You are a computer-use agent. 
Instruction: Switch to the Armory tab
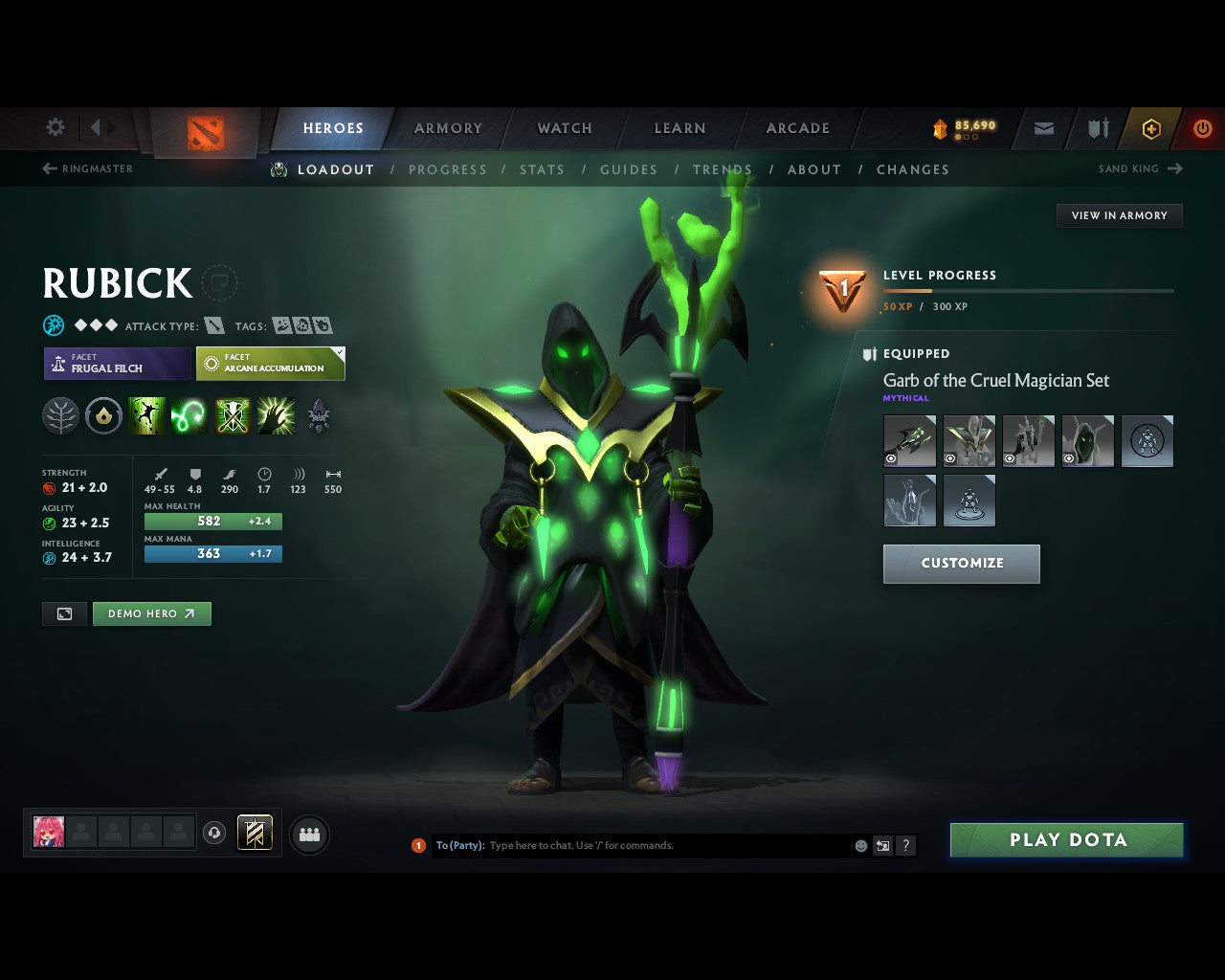click(448, 128)
